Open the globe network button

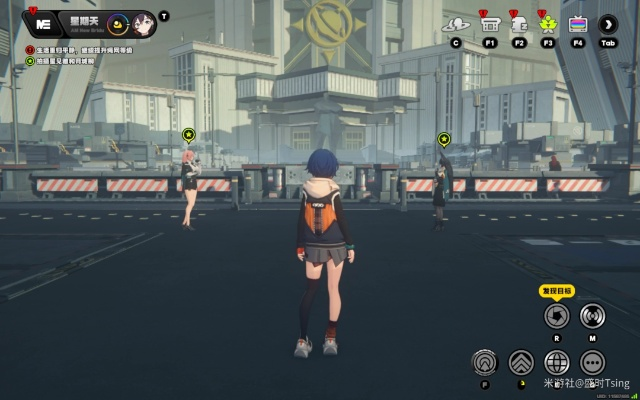pos(557,362)
